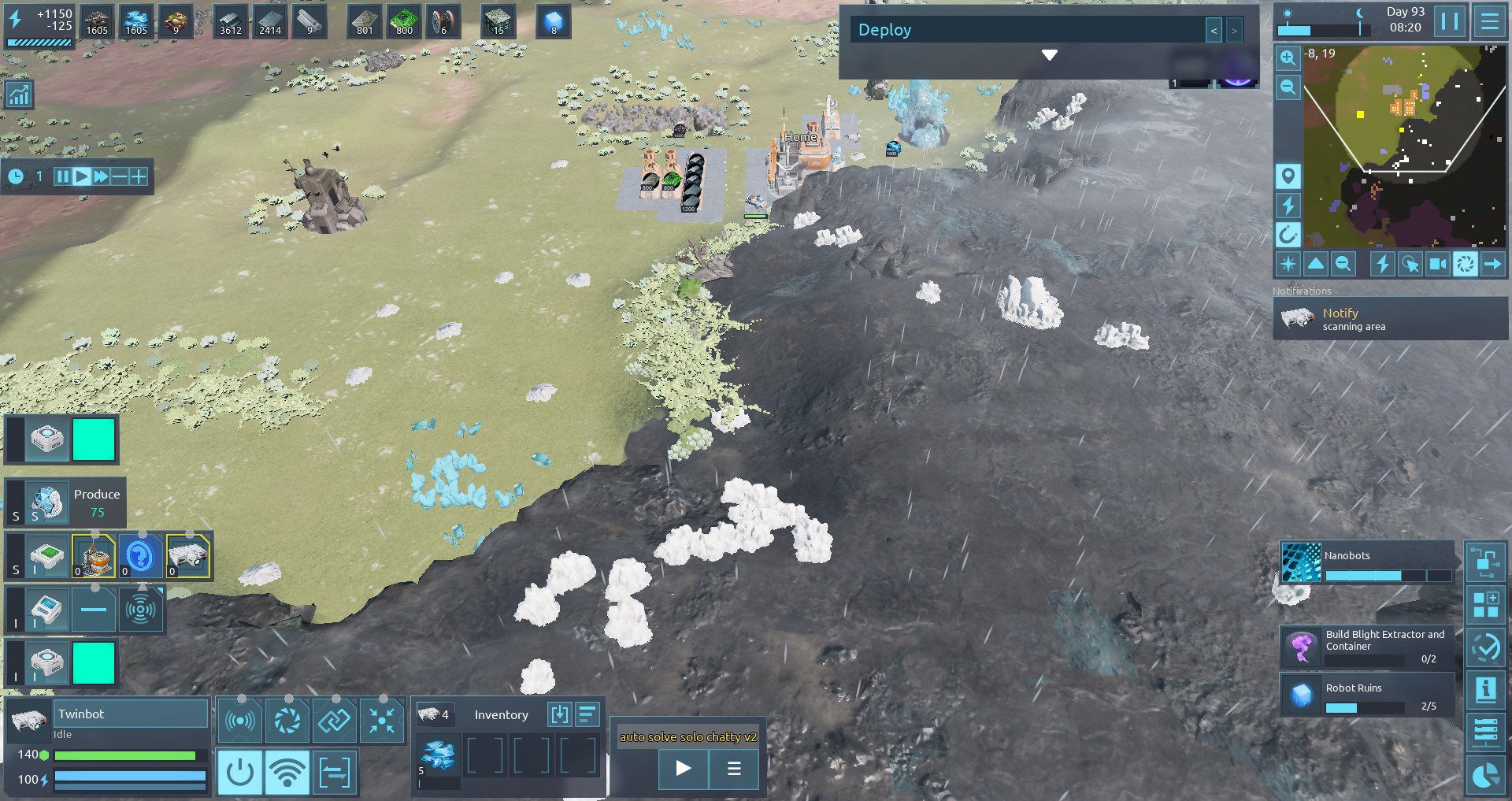This screenshot has height=801, width=1512.
Task: Increase game speed with the plus button
Action: point(139,176)
